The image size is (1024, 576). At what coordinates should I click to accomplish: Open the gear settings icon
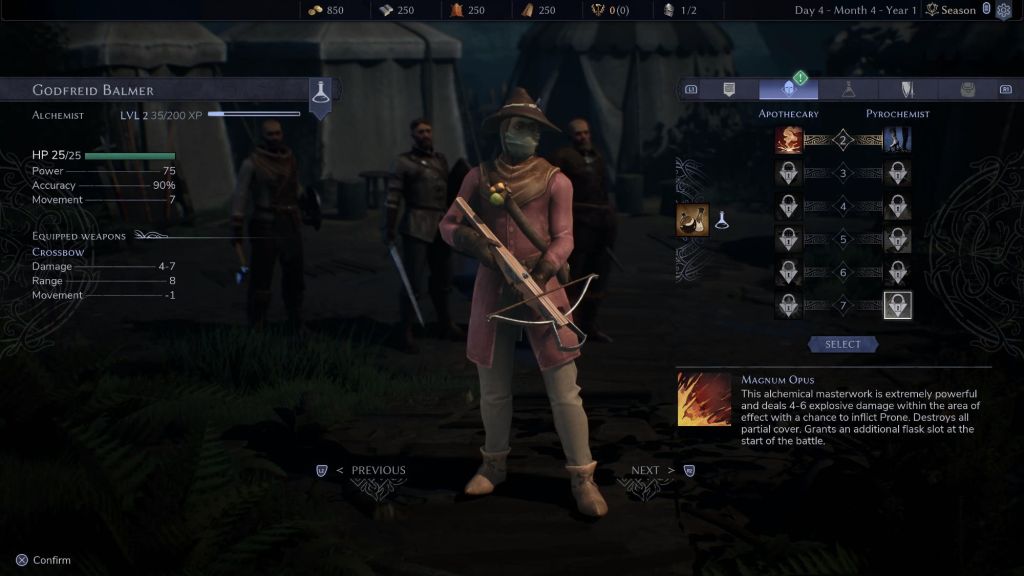coord(1004,10)
